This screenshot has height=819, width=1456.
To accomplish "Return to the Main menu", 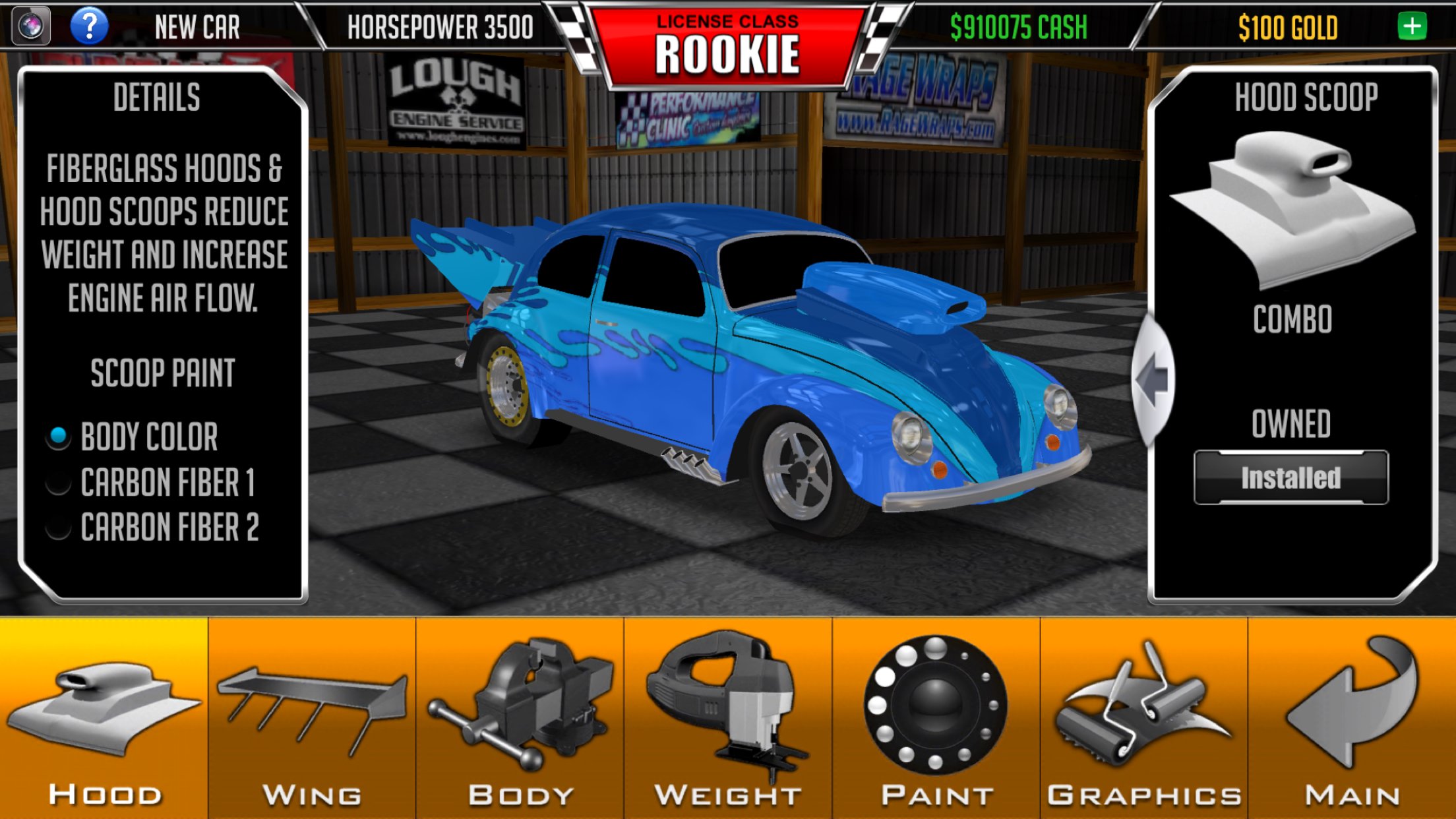I will (x=1352, y=719).
